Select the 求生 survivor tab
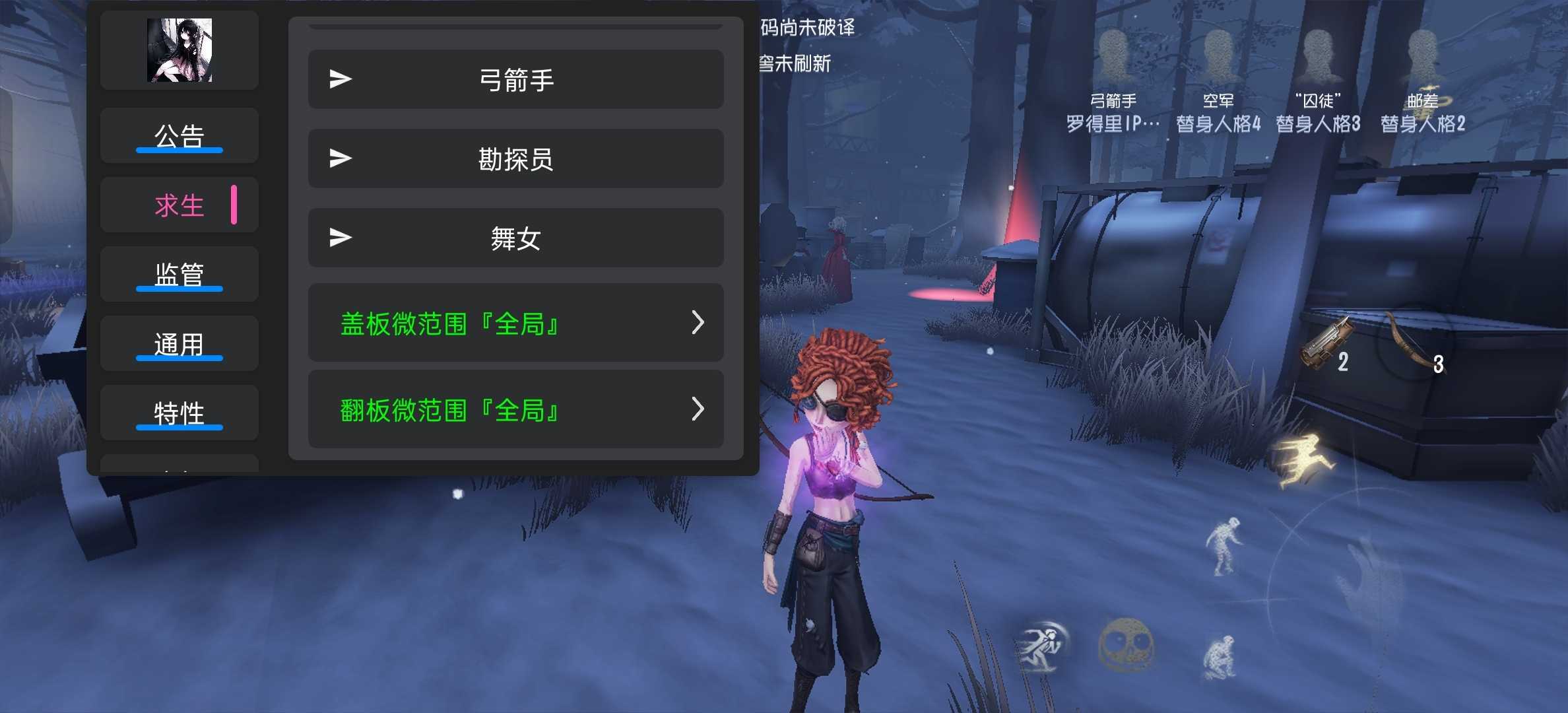Image resolution: width=1568 pixels, height=713 pixels. pyautogui.click(x=179, y=205)
